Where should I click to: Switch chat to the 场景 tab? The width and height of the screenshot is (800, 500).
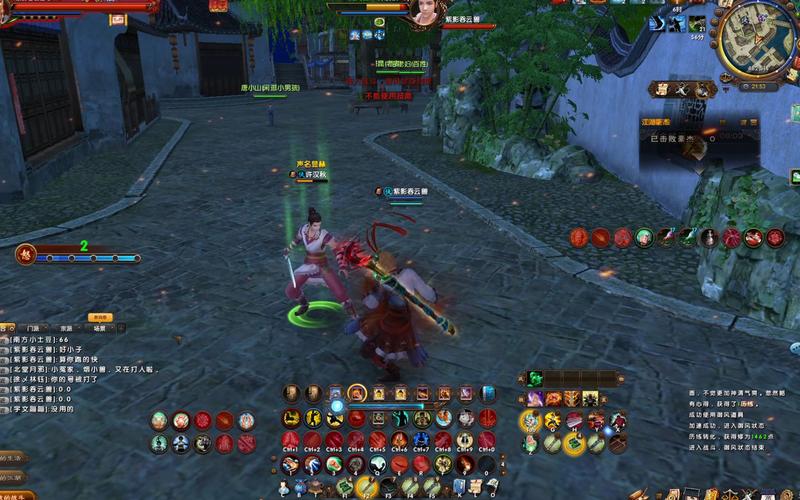(x=99, y=327)
